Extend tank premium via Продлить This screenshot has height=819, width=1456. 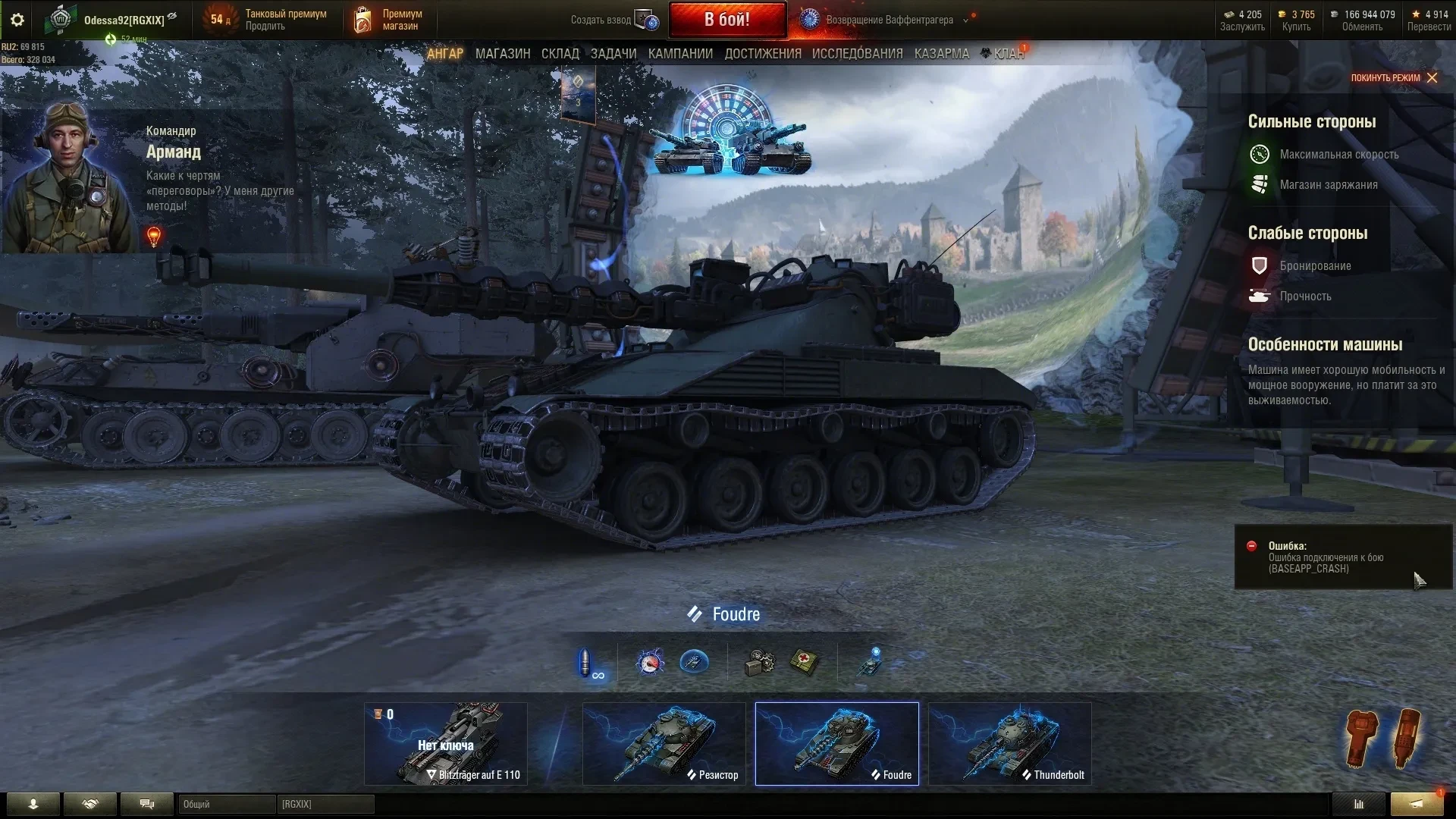tap(265, 27)
